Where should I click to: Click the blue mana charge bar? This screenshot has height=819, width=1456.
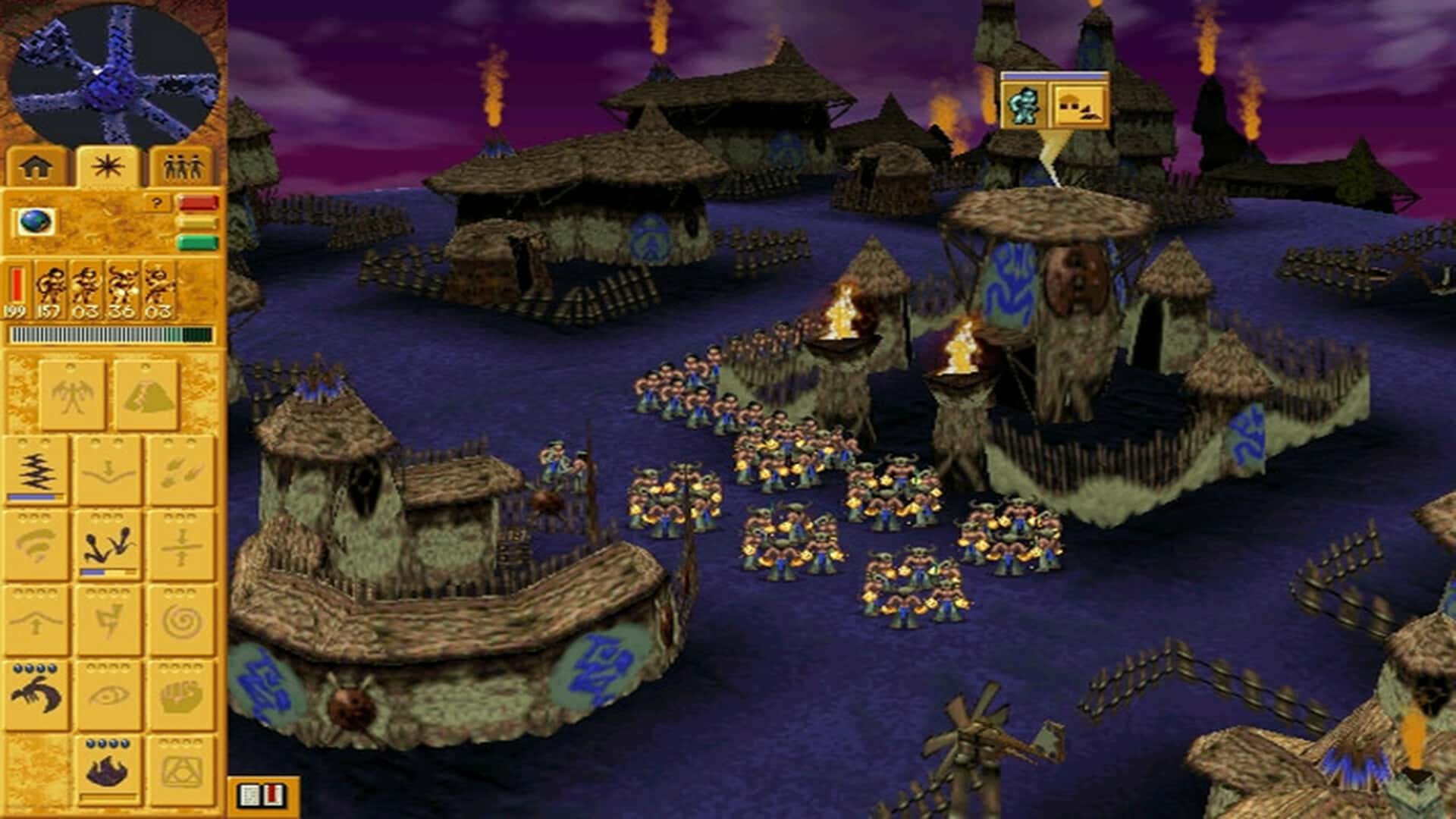click(x=33, y=495)
